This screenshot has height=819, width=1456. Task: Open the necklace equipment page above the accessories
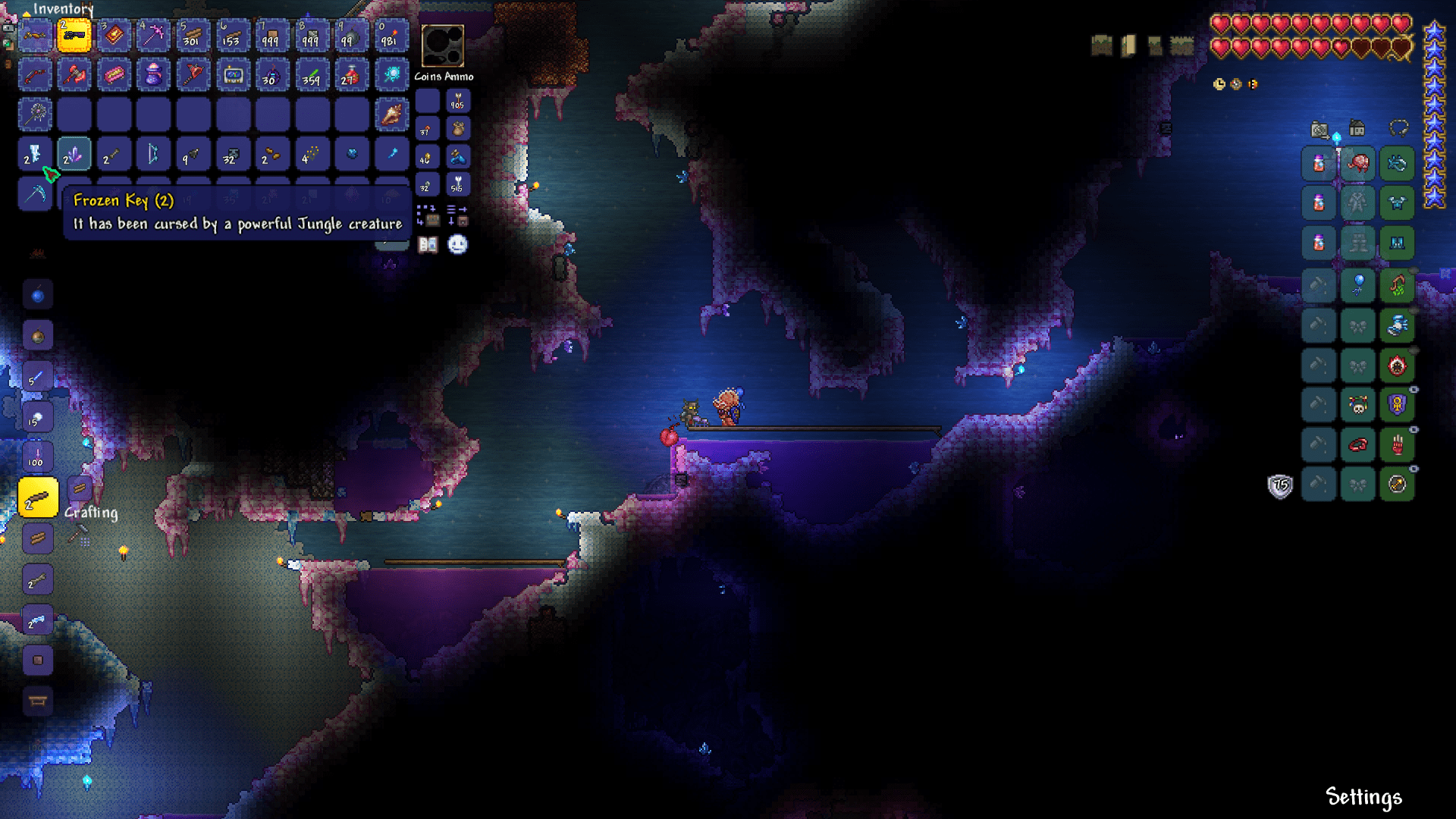point(1399,127)
